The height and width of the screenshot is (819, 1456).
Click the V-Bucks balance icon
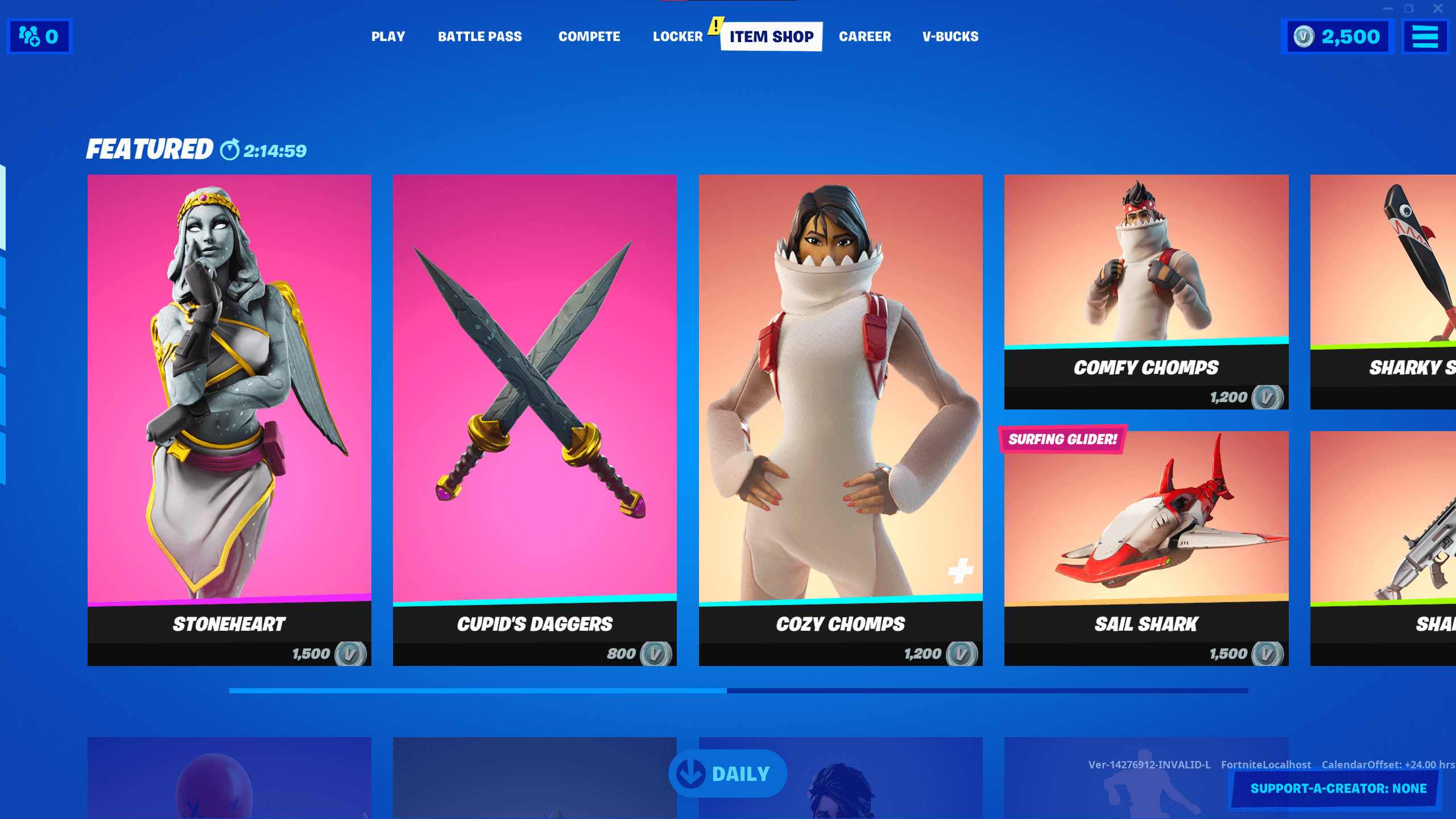(1305, 36)
